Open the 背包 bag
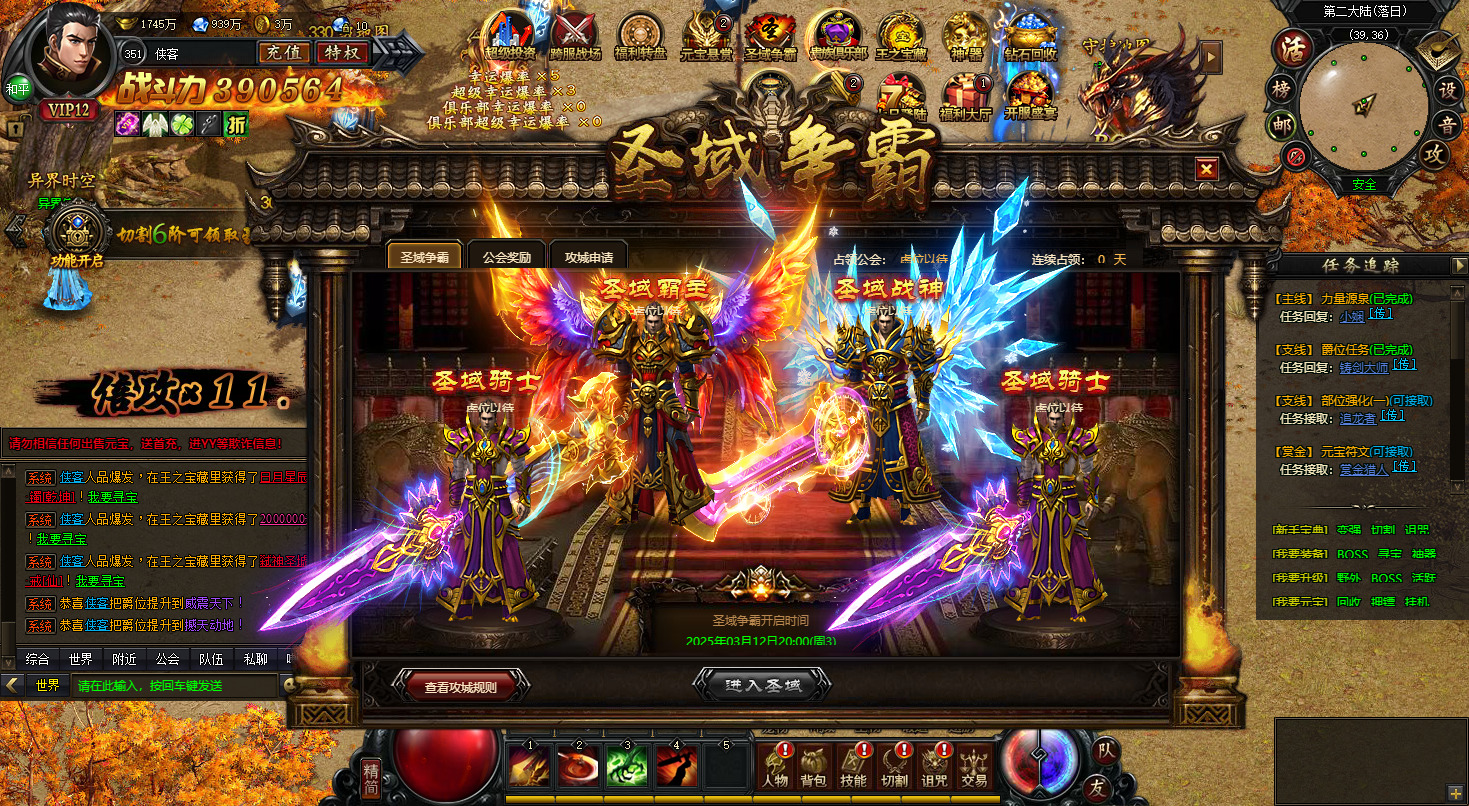 point(813,766)
